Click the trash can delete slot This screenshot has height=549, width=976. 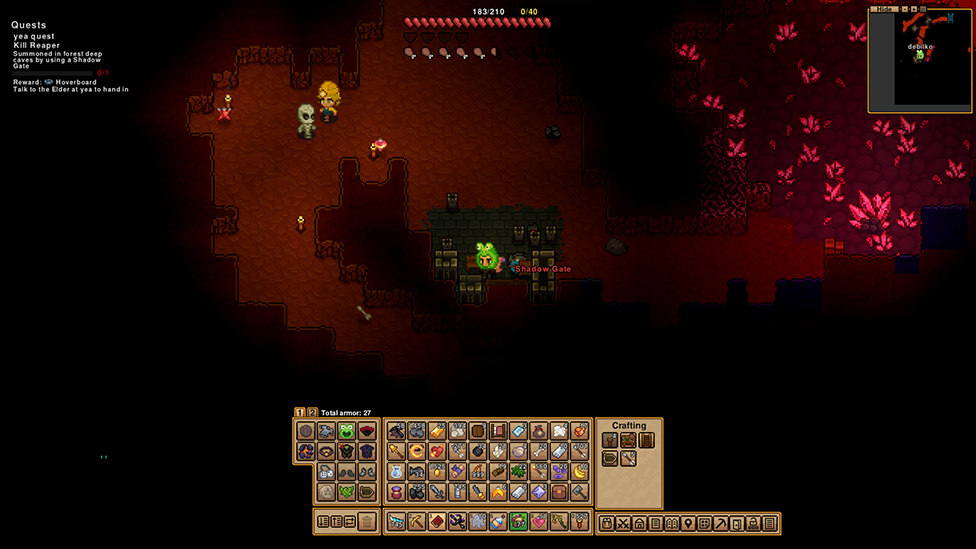click(x=367, y=521)
